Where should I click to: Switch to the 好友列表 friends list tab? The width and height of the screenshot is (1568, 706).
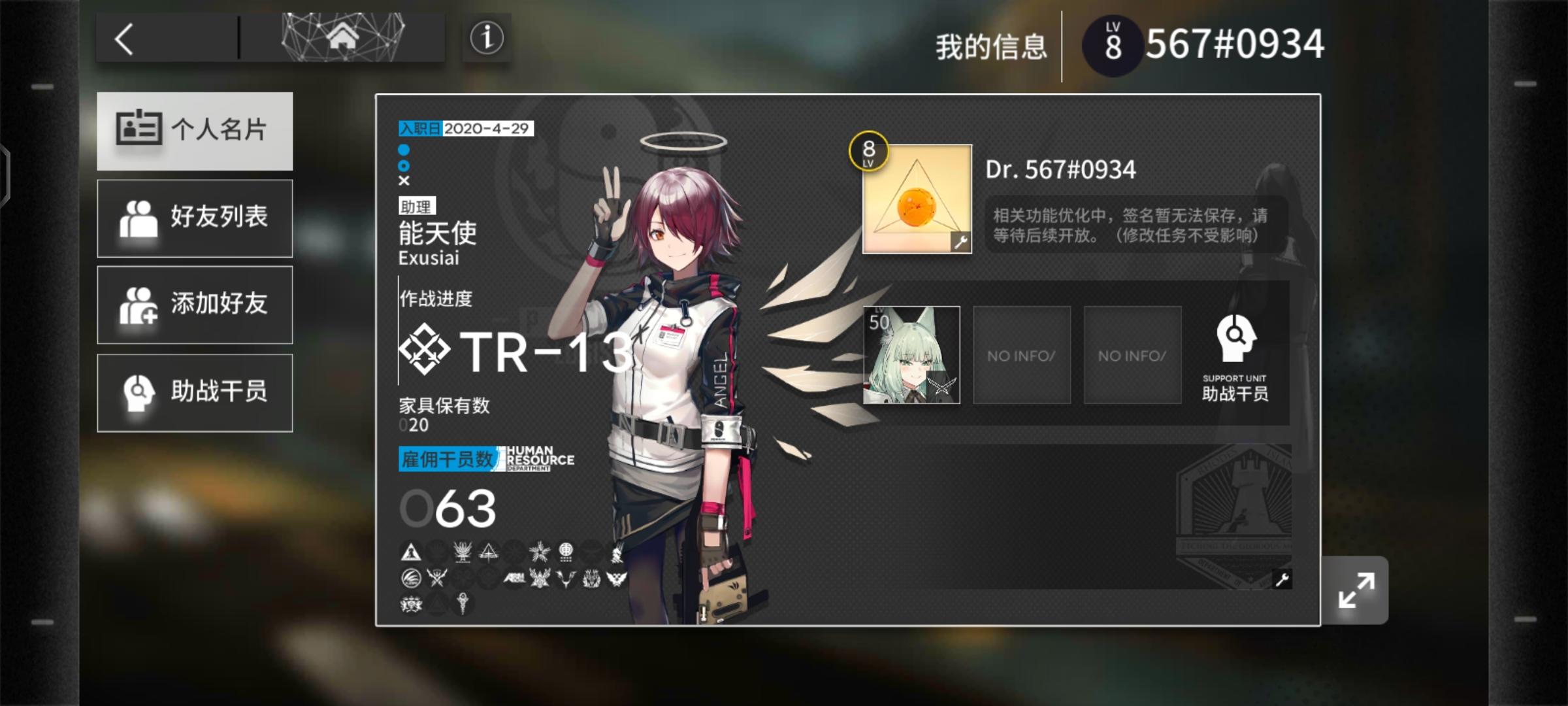195,218
